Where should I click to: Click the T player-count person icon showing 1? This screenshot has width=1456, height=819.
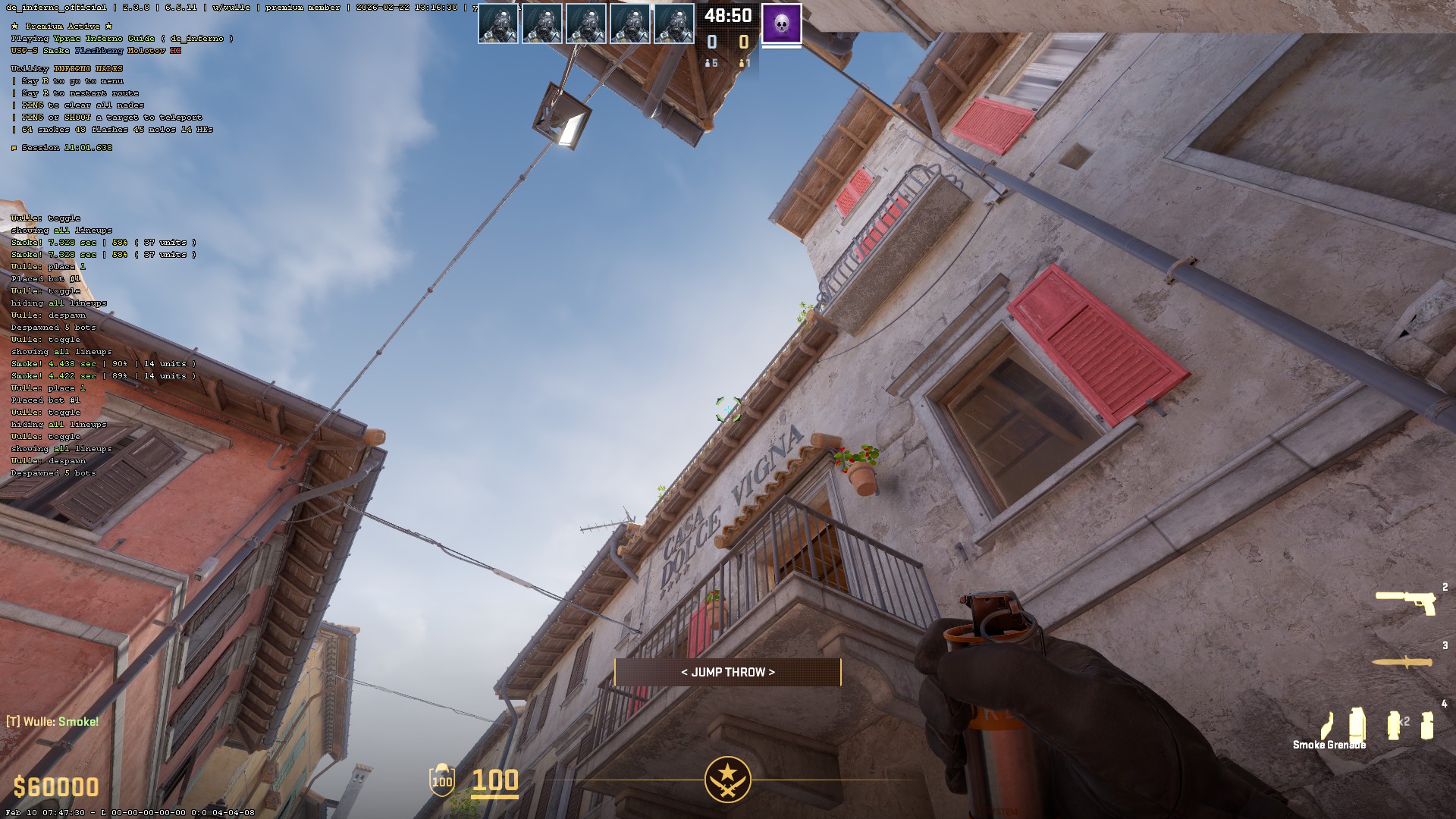[x=741, y=64]
